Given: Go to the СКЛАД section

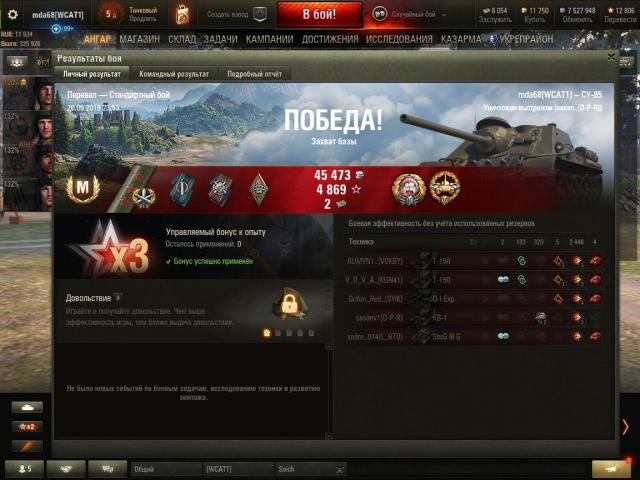Looking at the screenshot, I should 181,39.
